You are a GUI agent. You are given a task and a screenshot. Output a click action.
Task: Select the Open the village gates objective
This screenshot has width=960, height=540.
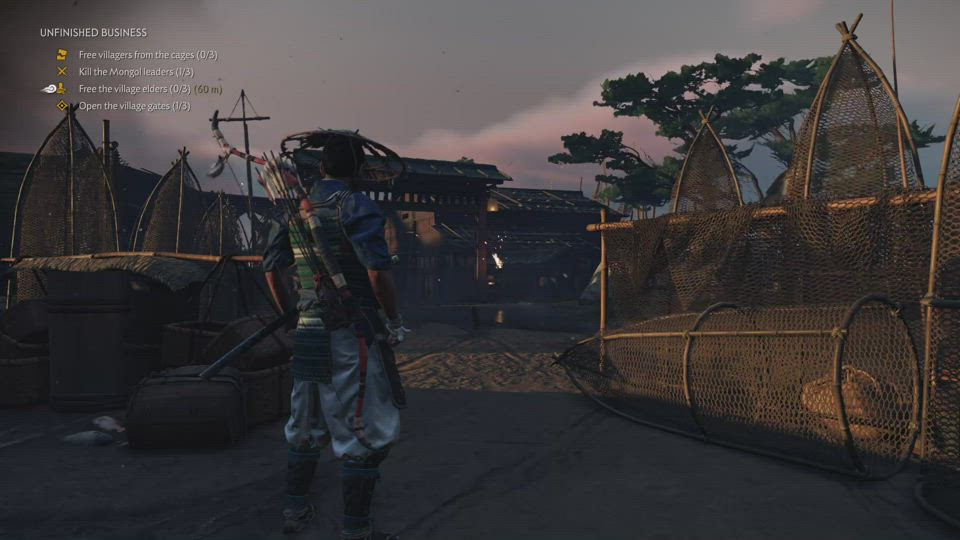pos(134,106)
